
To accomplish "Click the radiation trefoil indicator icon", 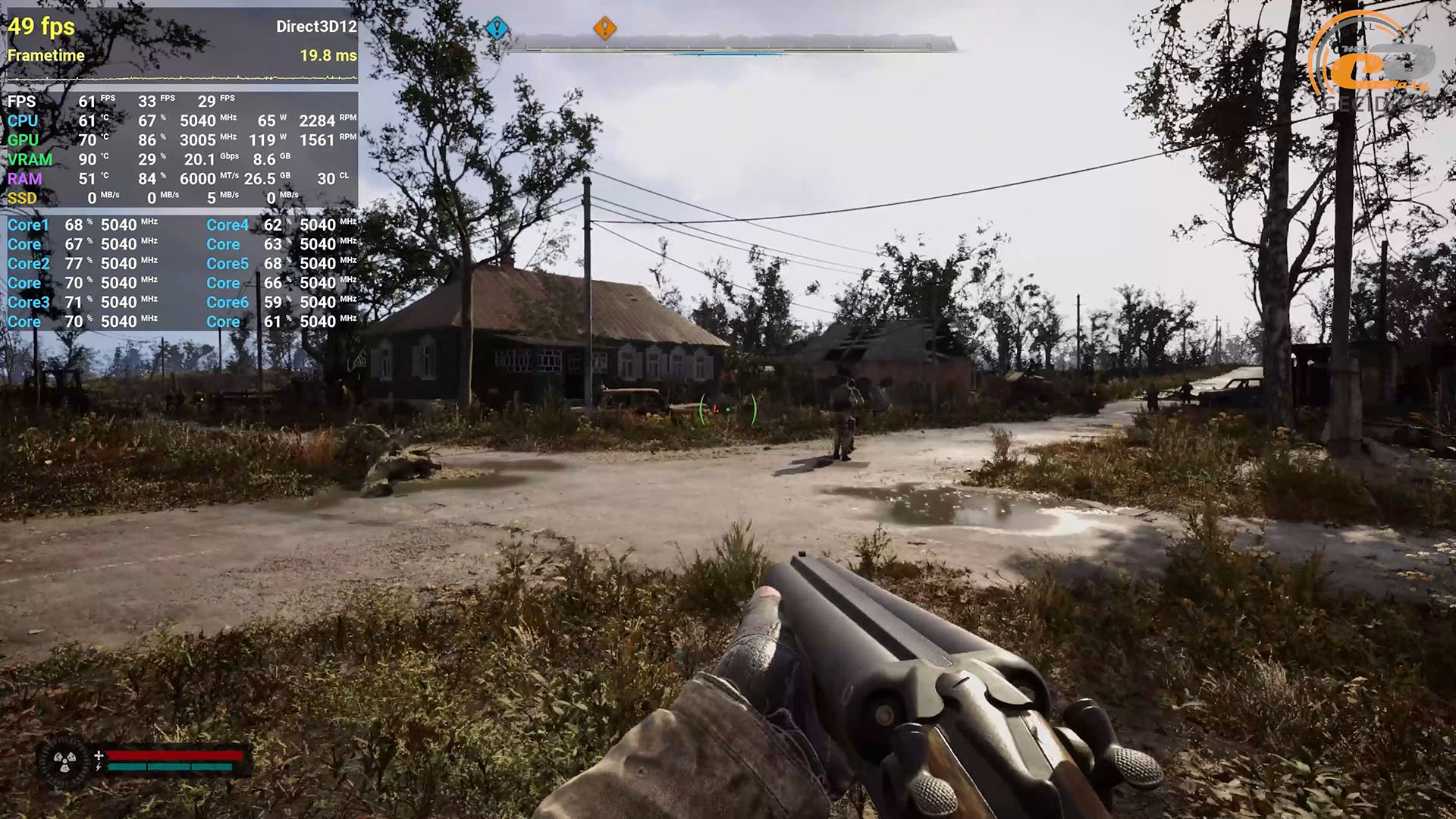I will [x=64, y=761].
